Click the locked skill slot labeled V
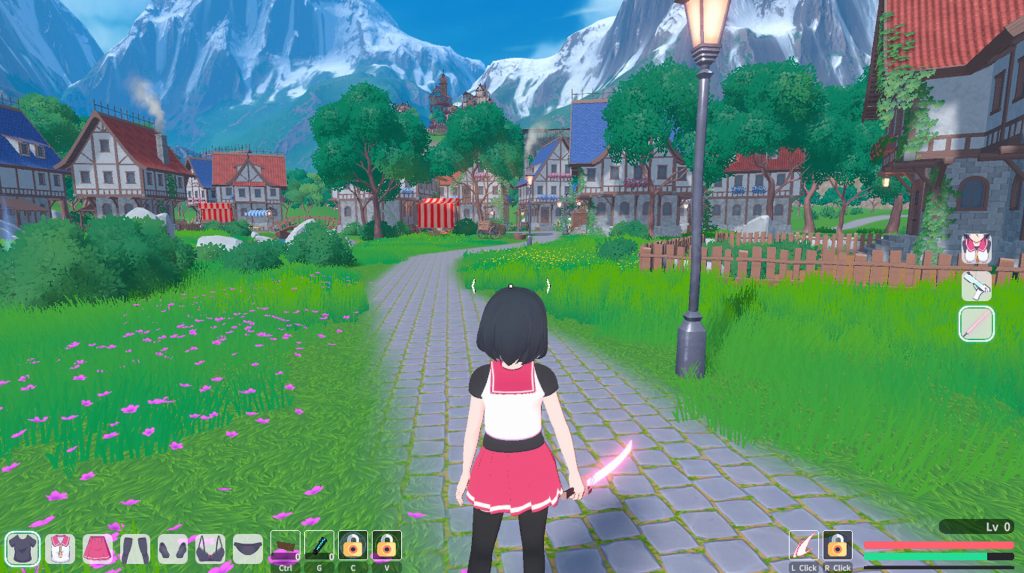 click(x=386, y=546)
